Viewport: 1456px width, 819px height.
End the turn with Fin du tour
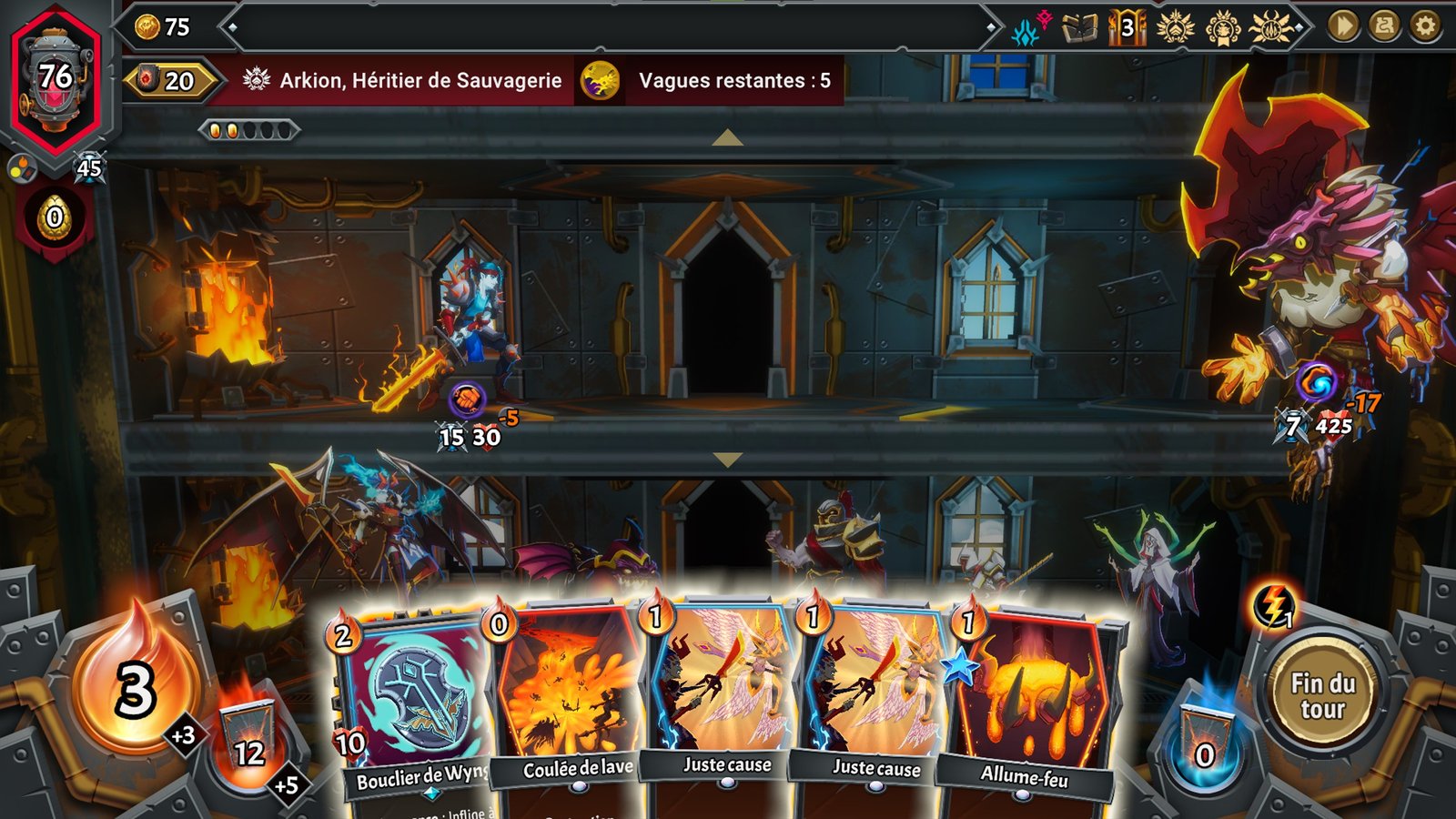coord(1322,696)
